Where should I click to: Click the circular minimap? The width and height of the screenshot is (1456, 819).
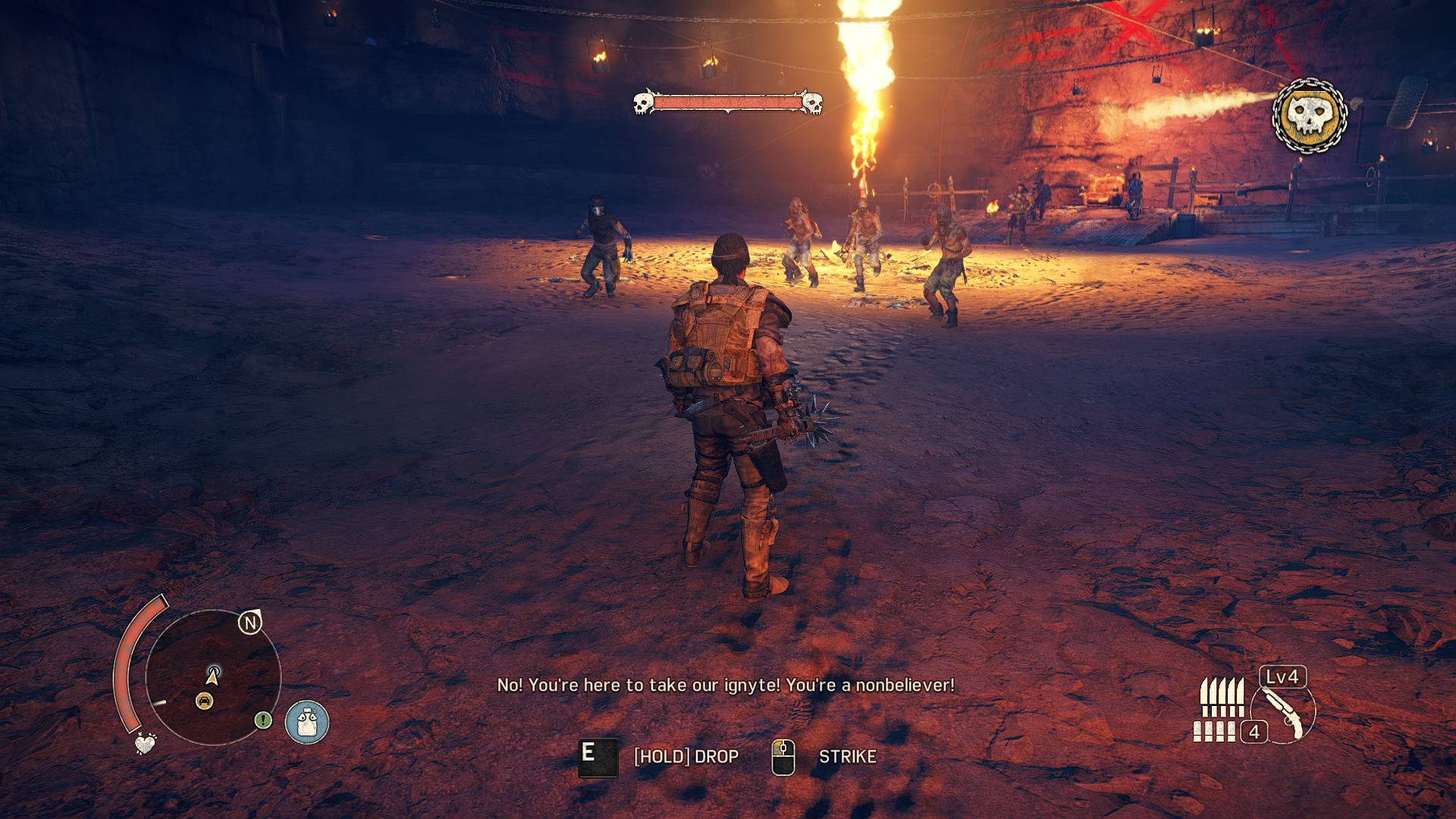tap(213, 677)
